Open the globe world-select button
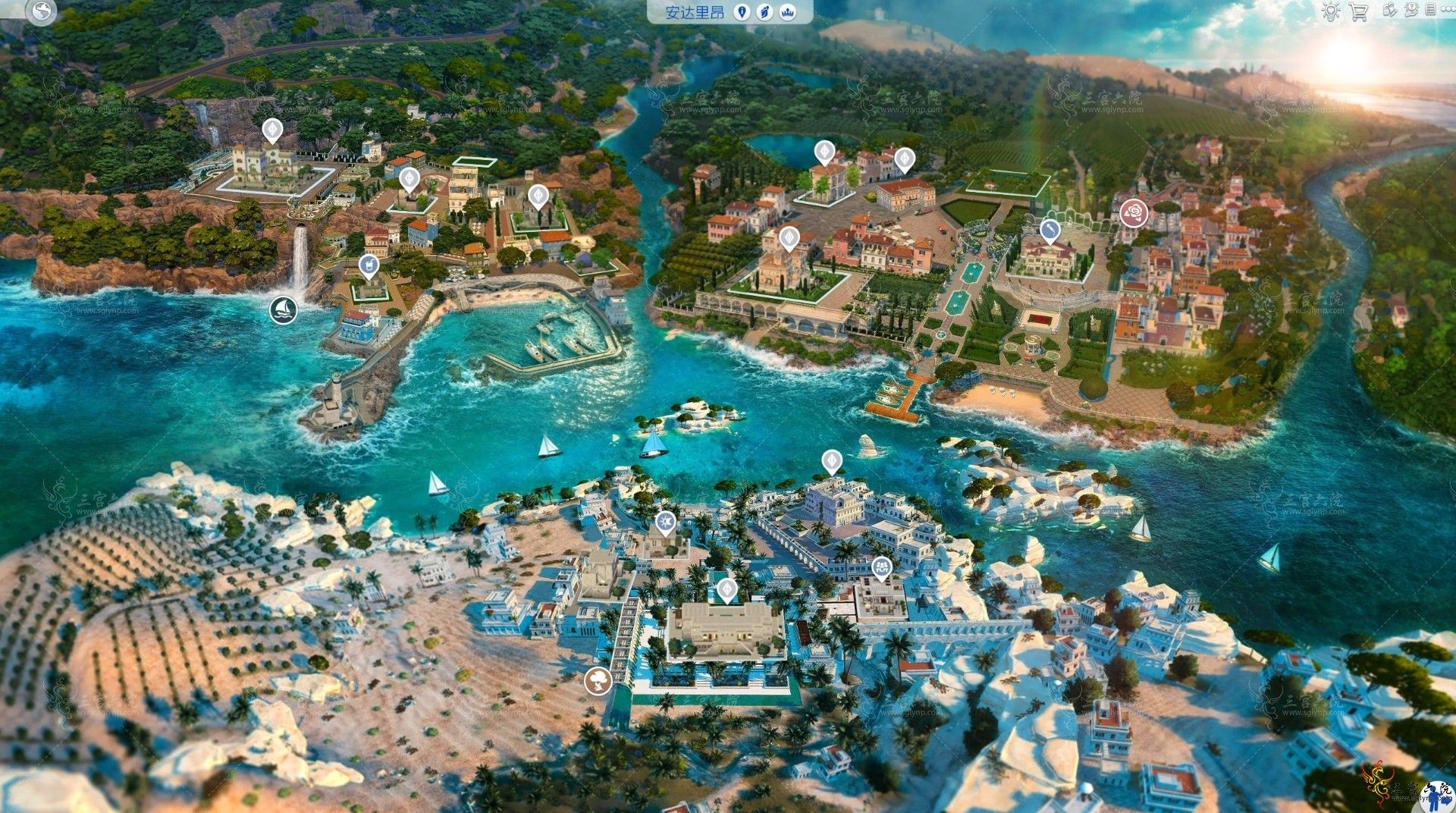The width and height of the screenshot is (1456, 813). [x=41, y=11]
